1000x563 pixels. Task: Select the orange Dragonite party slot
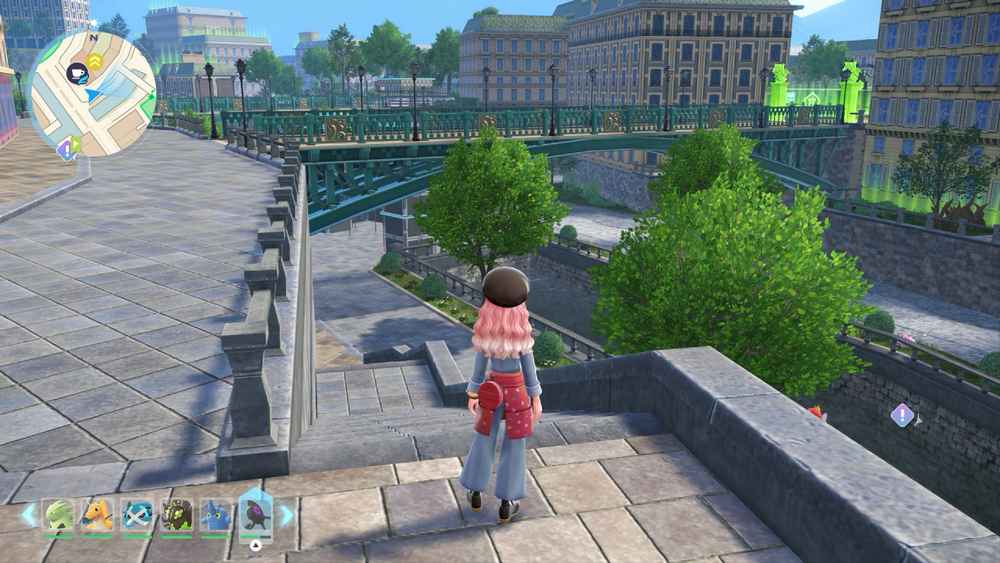point(98,515)
